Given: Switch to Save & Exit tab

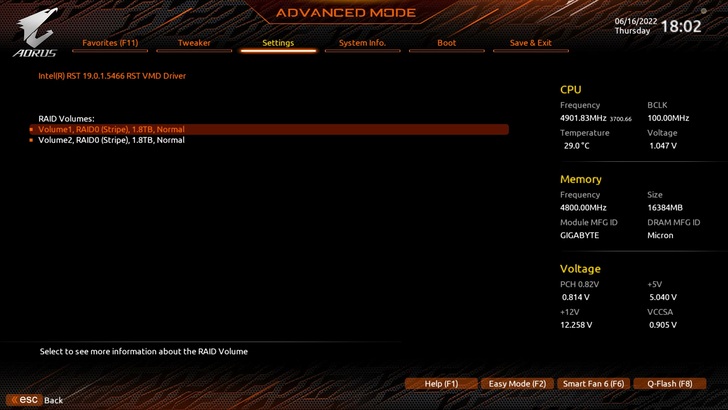Looking at the screenshot, I should [x=531, y=43].
